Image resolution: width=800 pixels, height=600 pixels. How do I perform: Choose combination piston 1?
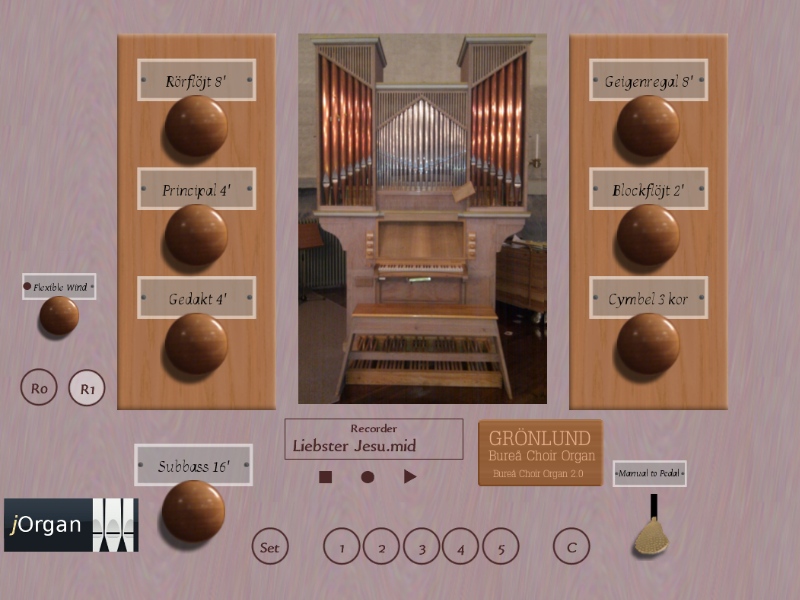342,547
